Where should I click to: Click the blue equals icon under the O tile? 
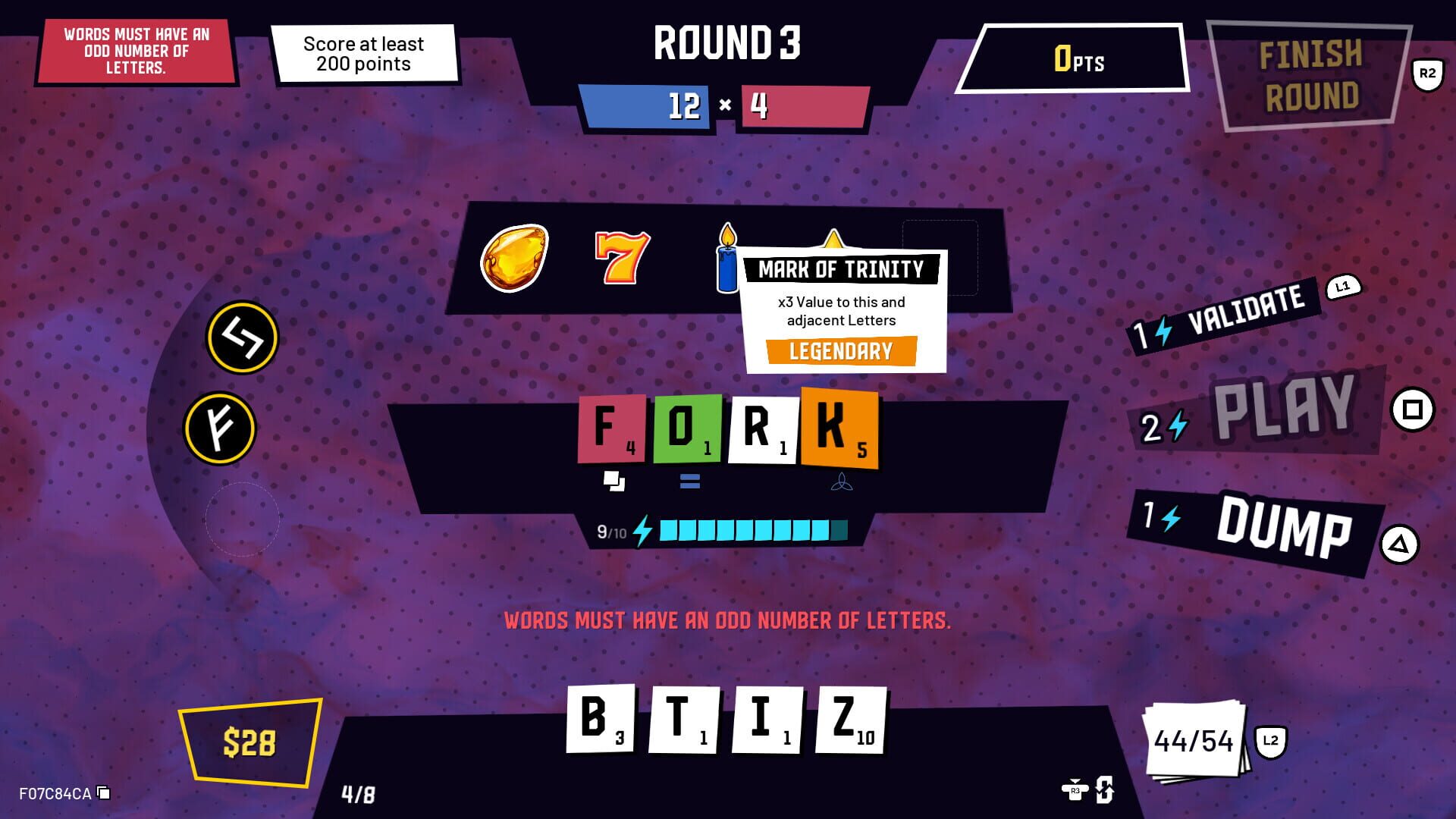[x=689, y=479]
